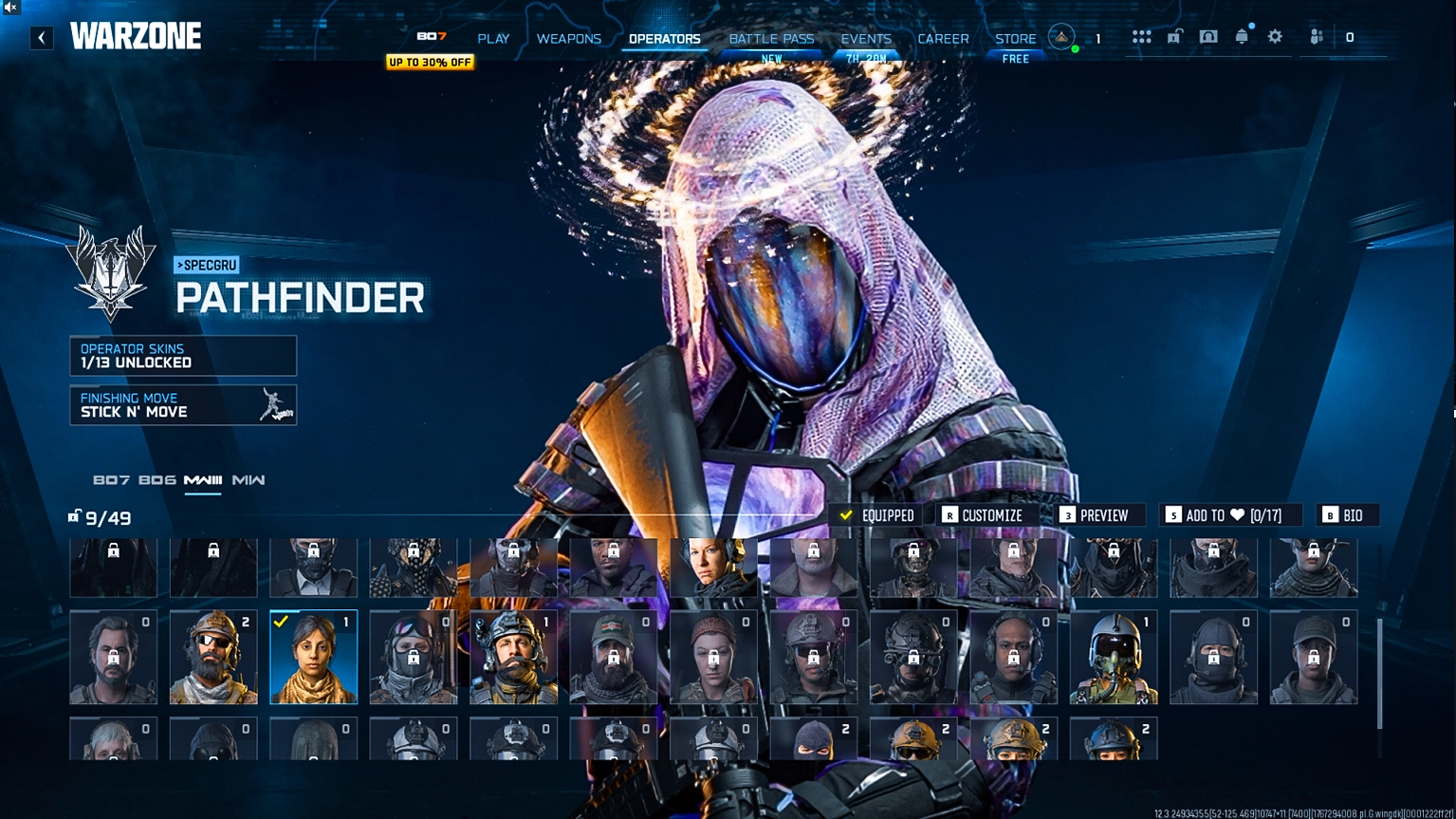Open notifications via the bell icon
This screenshot has width=1456, height=819.
coord(1241,36)
